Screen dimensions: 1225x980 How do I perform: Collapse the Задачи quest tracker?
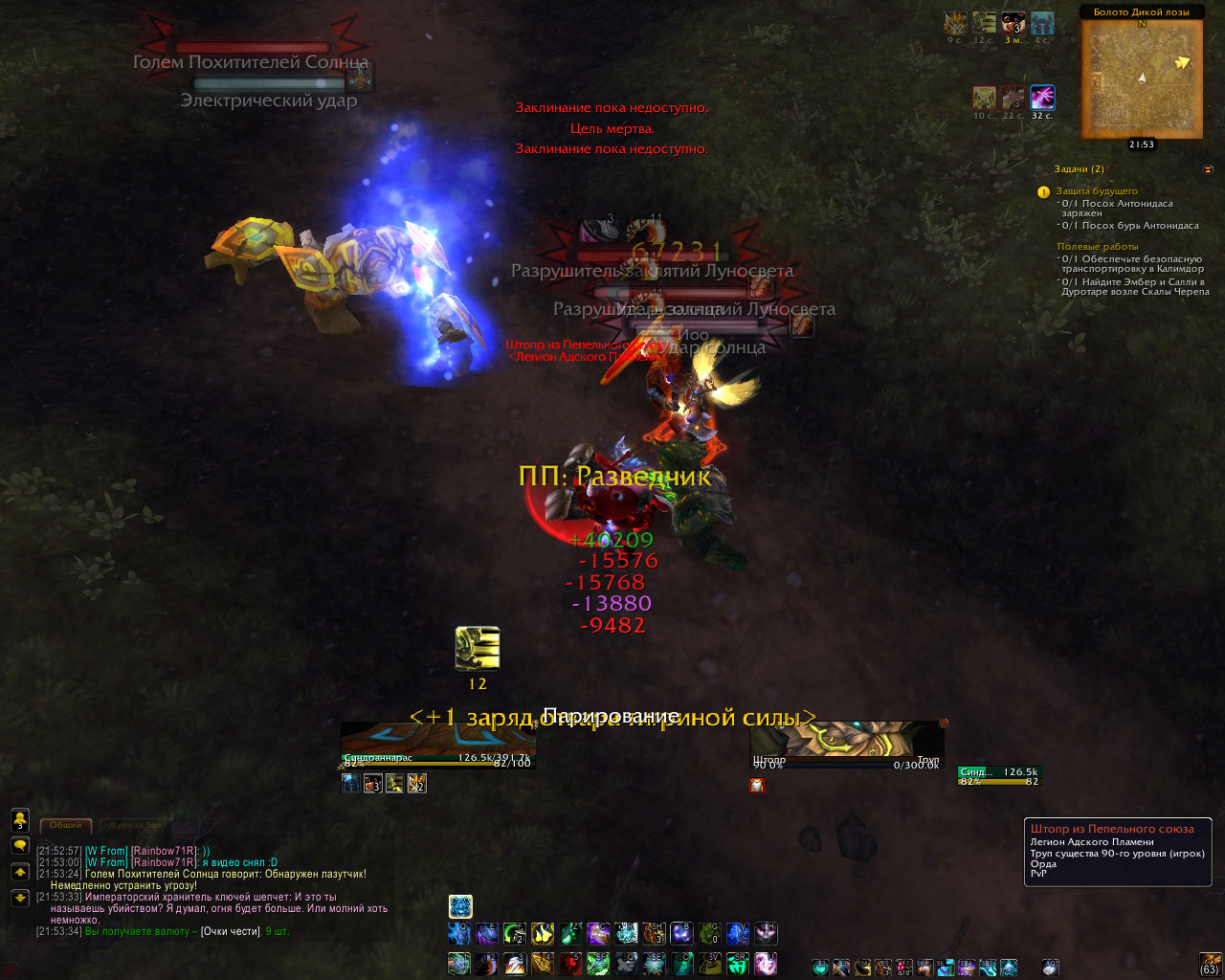click(1208, 169)
